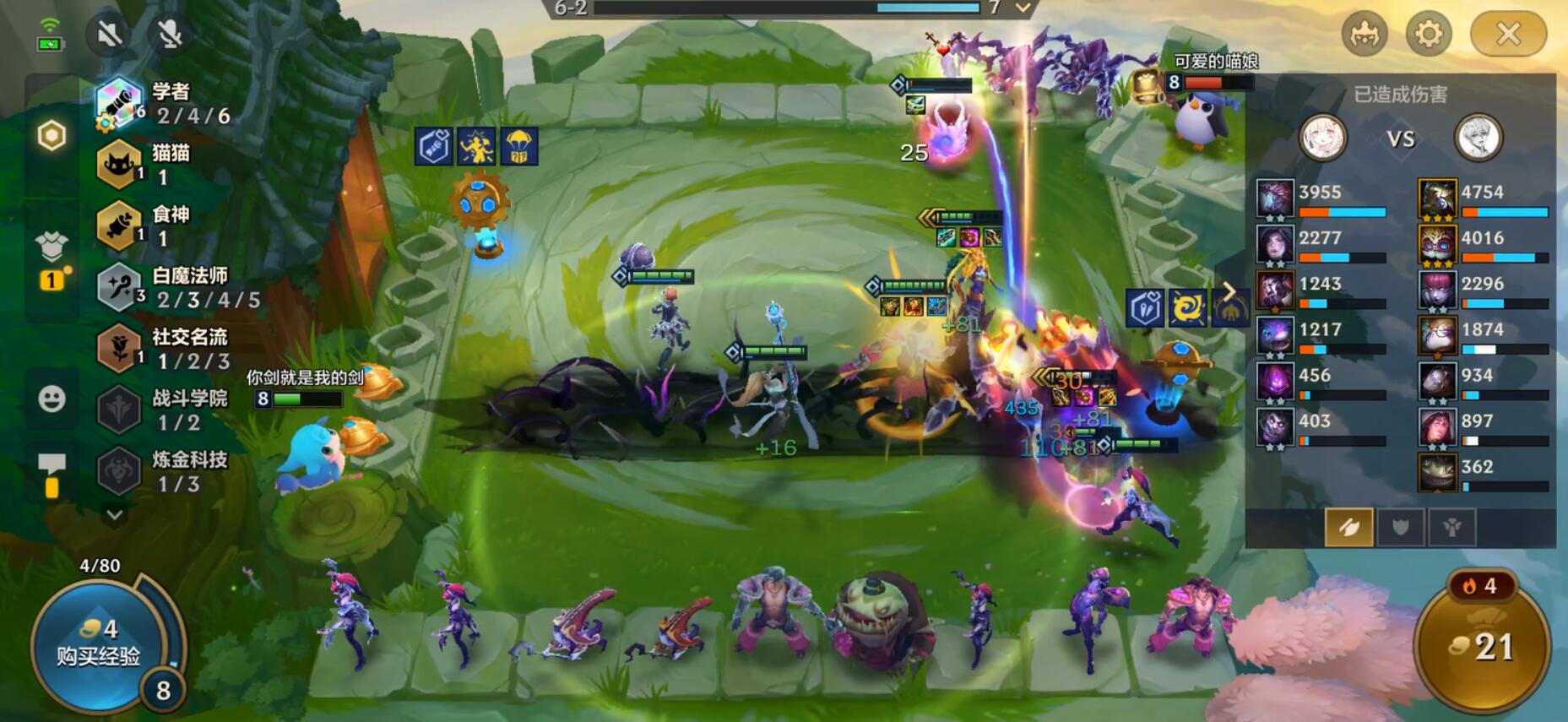Buy experience for 4 gold

point(99,643)
